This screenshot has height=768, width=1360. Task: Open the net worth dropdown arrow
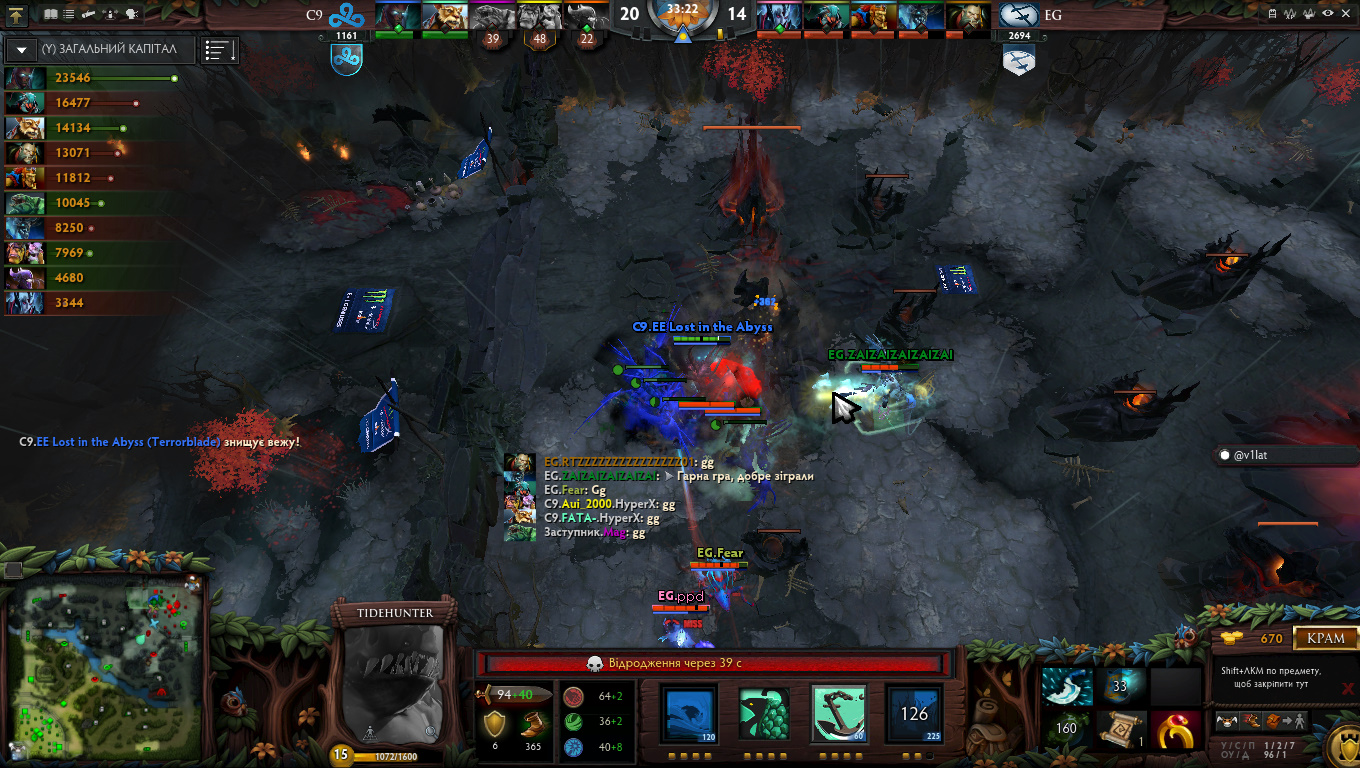22,49
